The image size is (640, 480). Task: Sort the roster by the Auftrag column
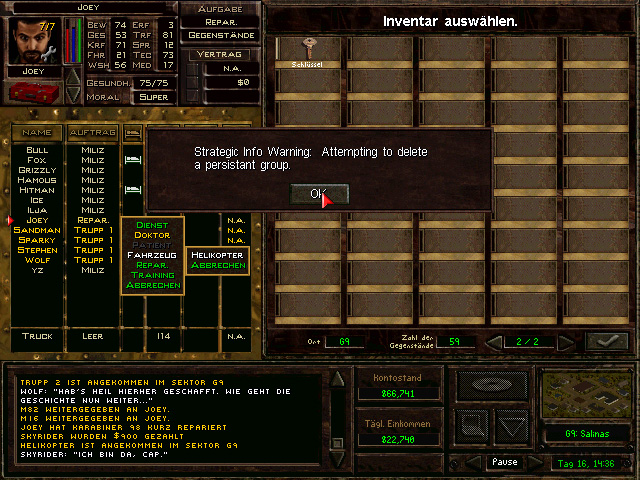pos(92,132)
